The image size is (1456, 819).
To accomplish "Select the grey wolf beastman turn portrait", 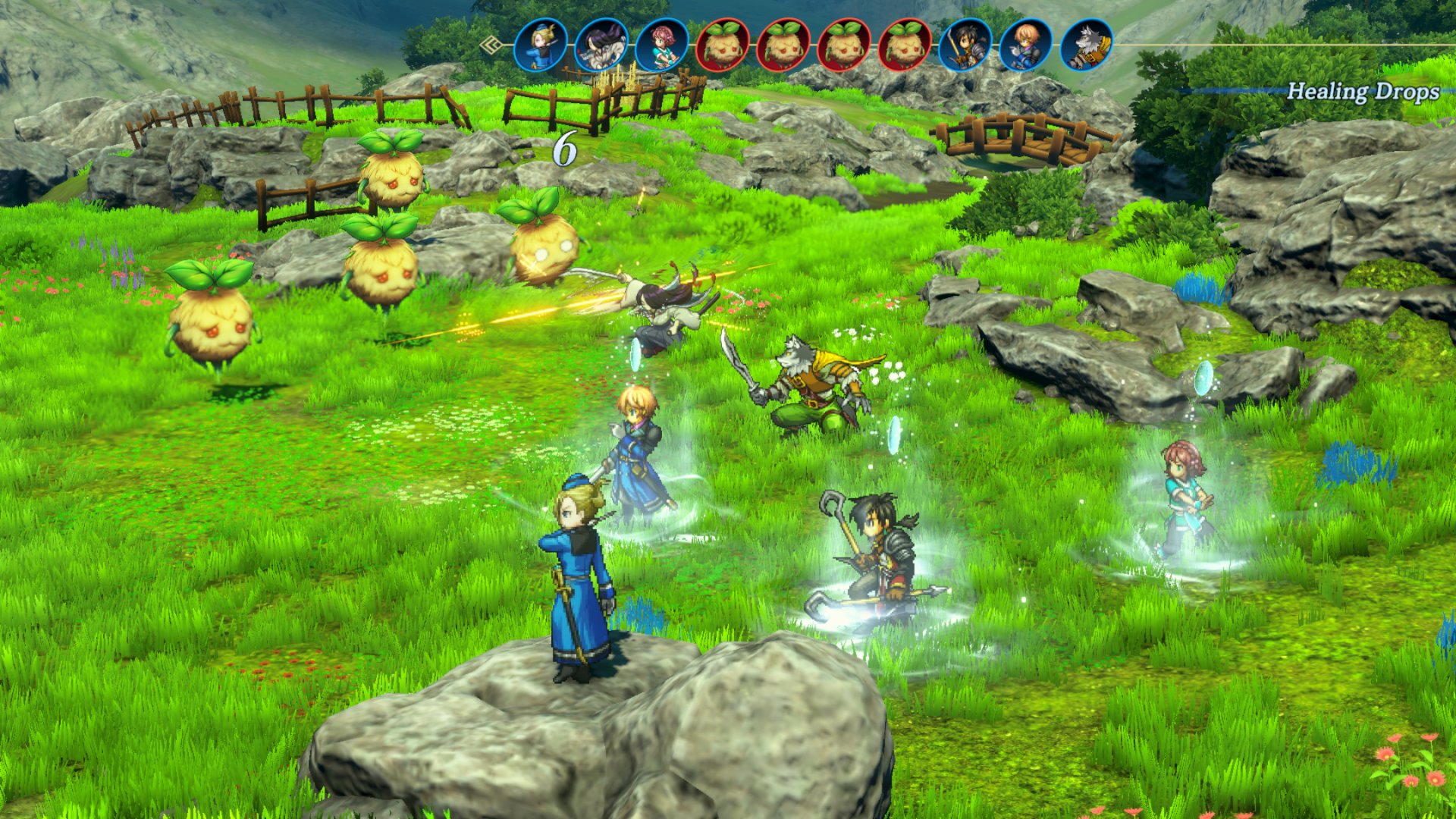I will coord(1086,45).
